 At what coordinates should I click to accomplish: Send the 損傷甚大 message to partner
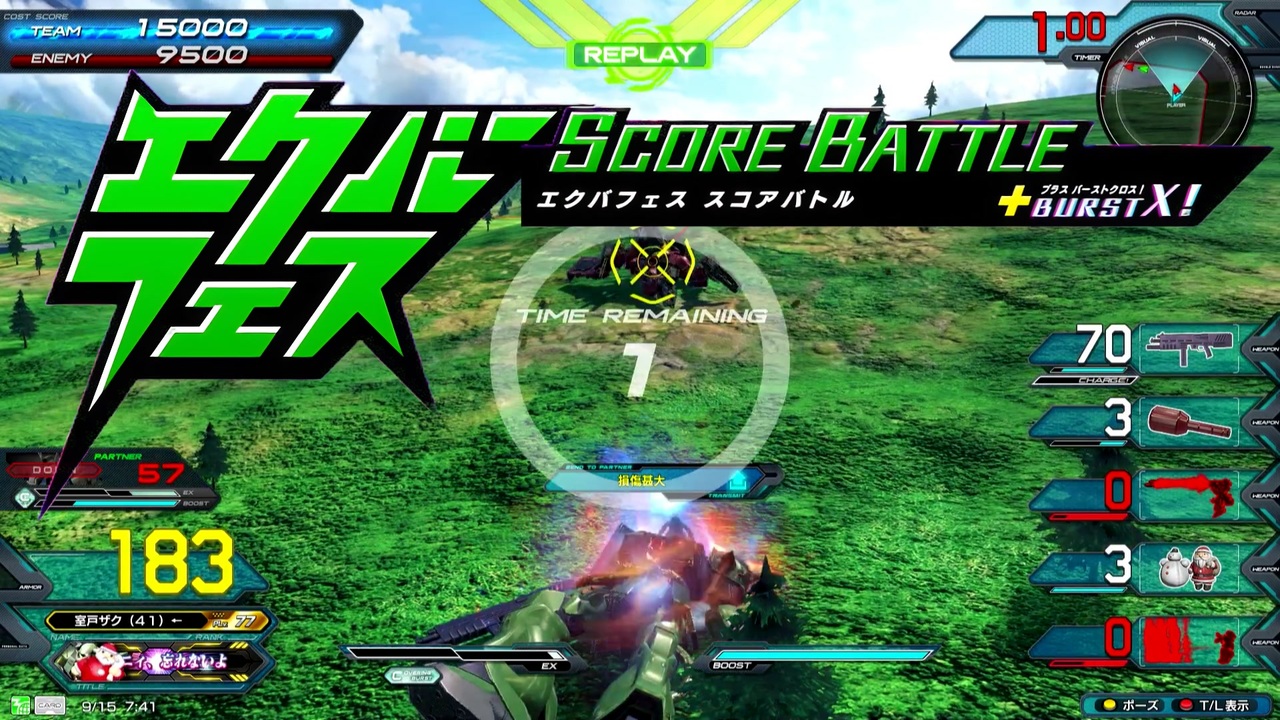(x=640, y=481)
